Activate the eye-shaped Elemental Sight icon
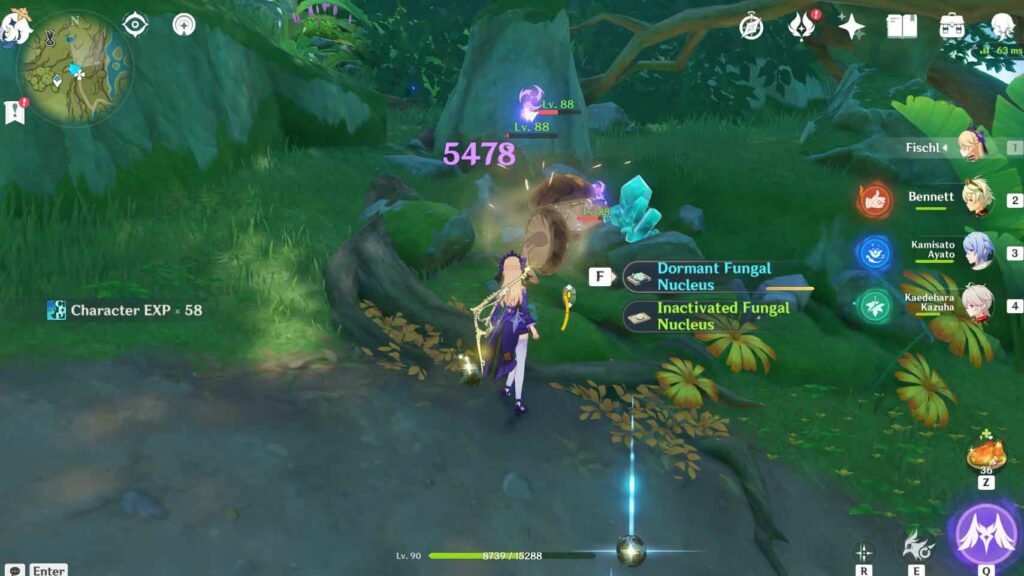1024x576 pixels. (x=135, y=25)
